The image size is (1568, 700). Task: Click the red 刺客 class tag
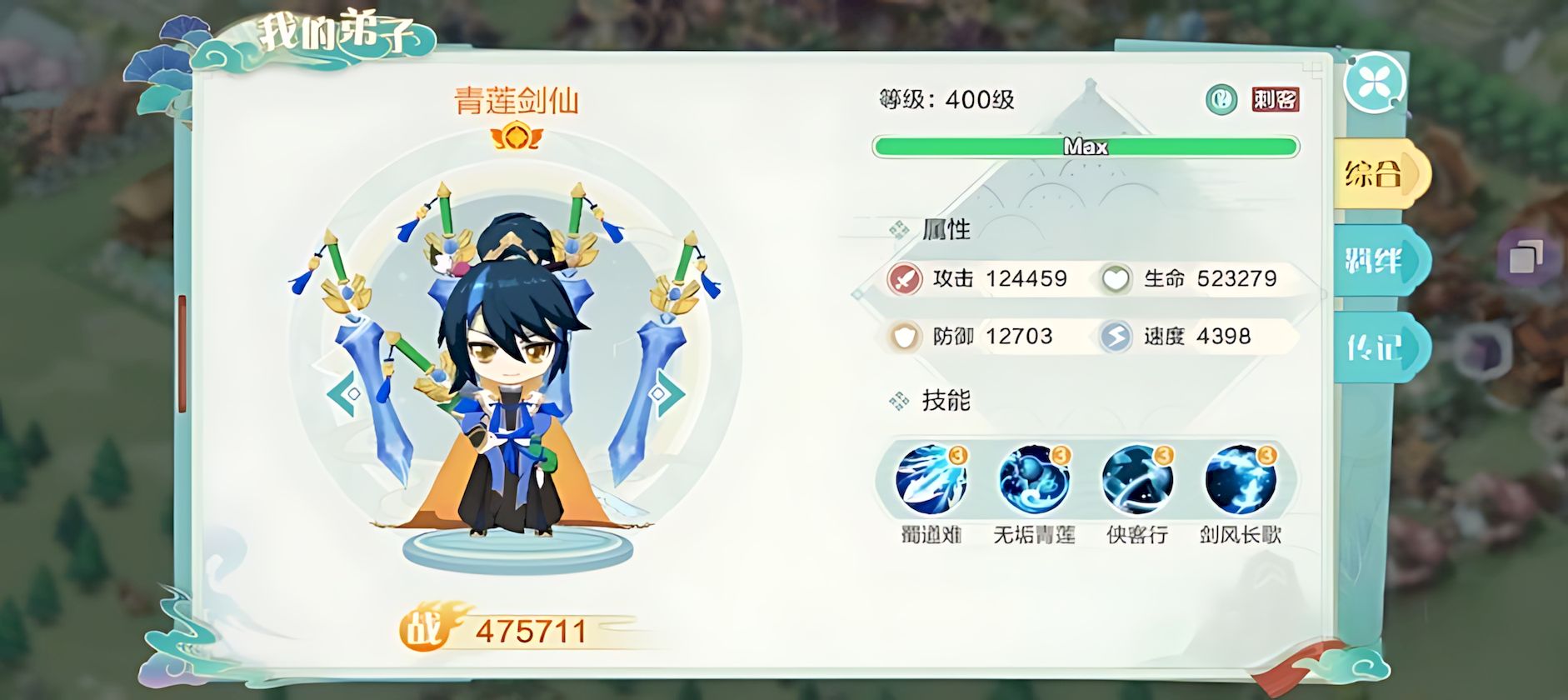(x=1275, y=100)
